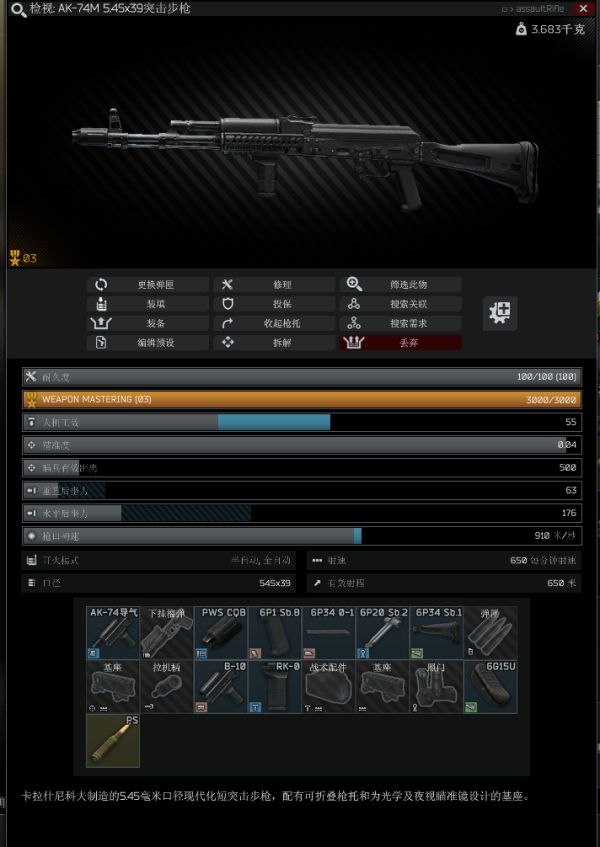The height and width of the screenshot is (847, 600).
Task: Filter by this item with 筛选此物
Action: [x=400, y=285]
